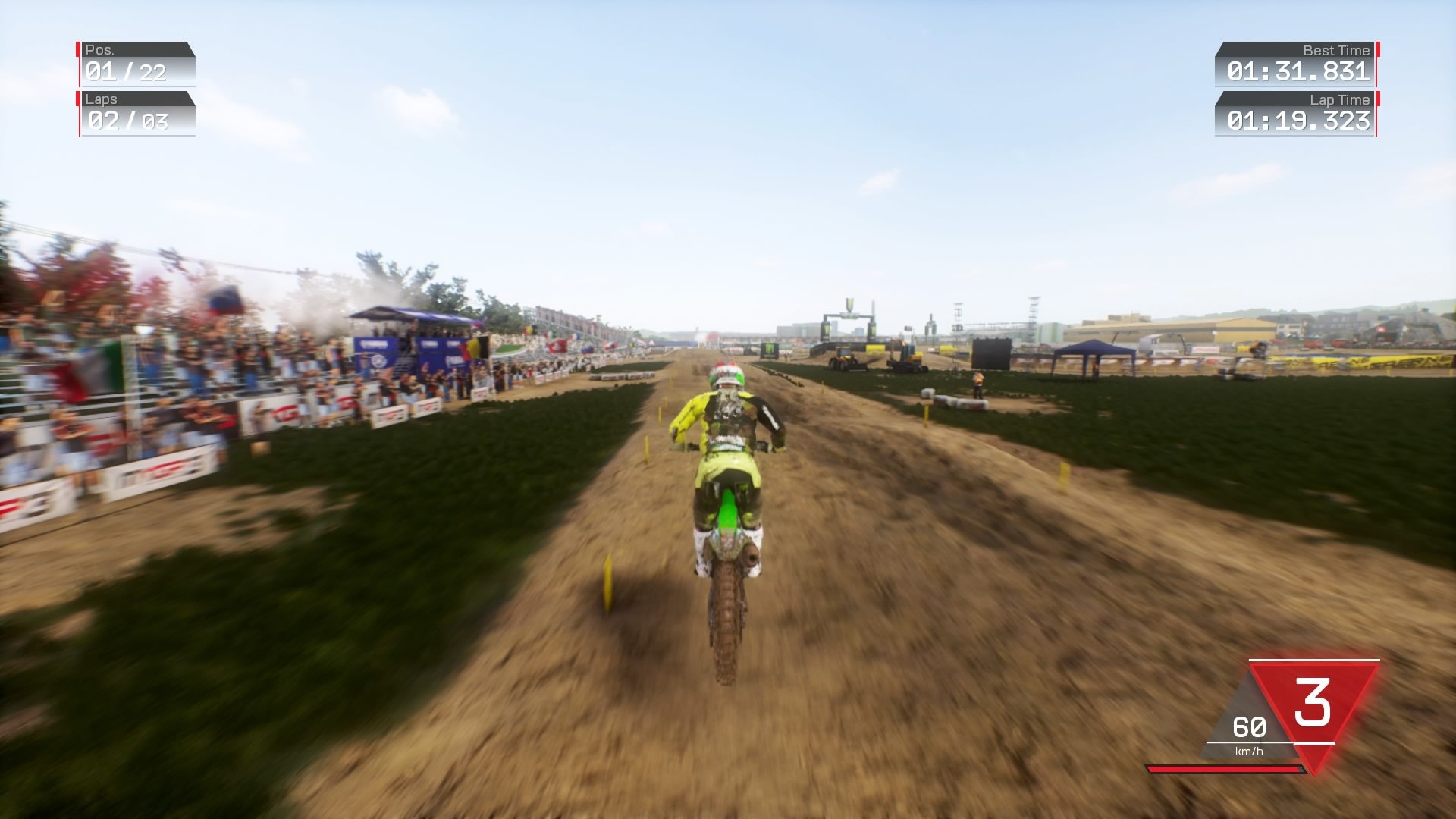The height and width of the screenshot is (819, 1456).
Task: Click the Italian flag in the crowd
Action: coord(87,364)
